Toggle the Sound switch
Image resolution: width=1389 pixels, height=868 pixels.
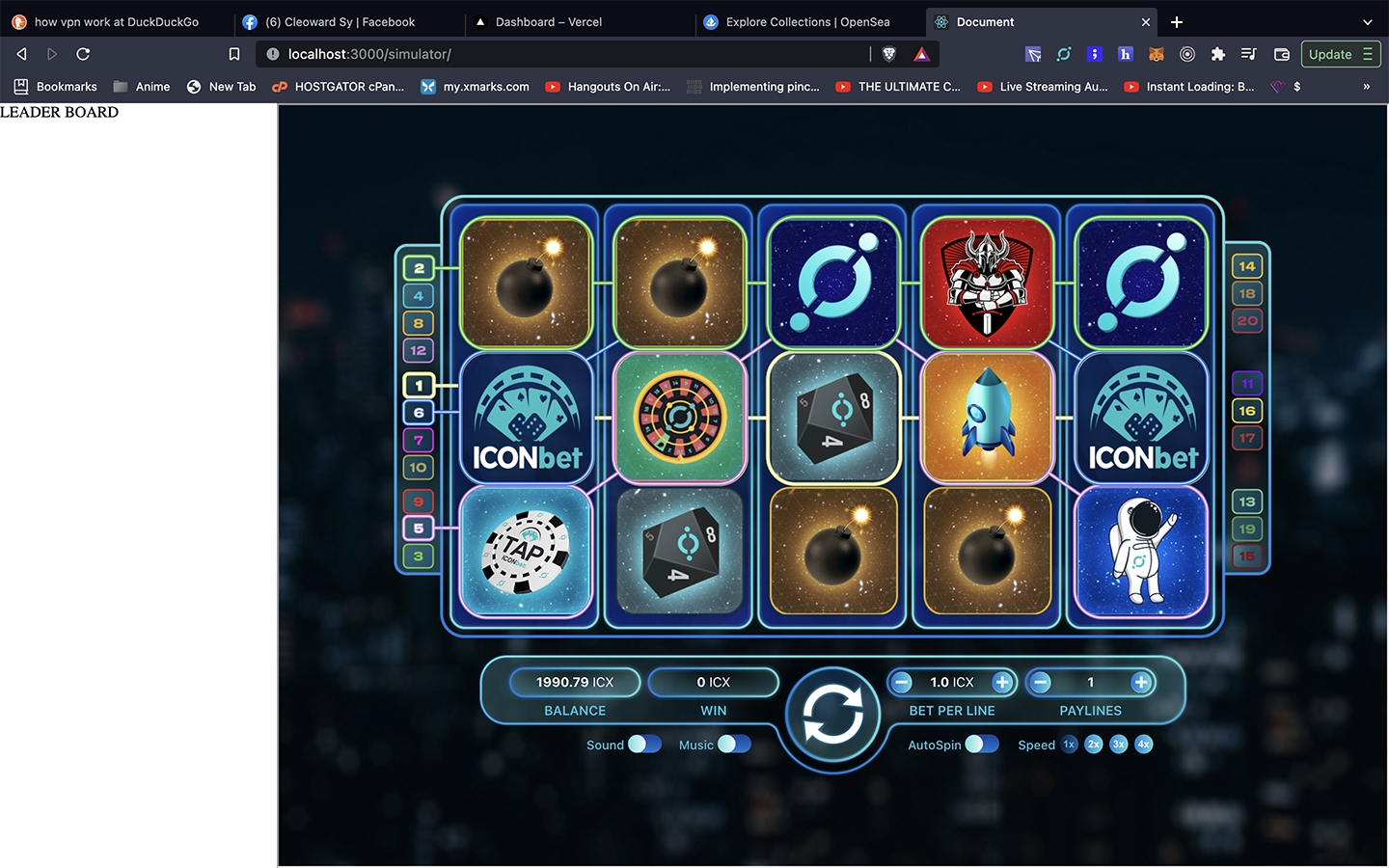click(644, 745)
